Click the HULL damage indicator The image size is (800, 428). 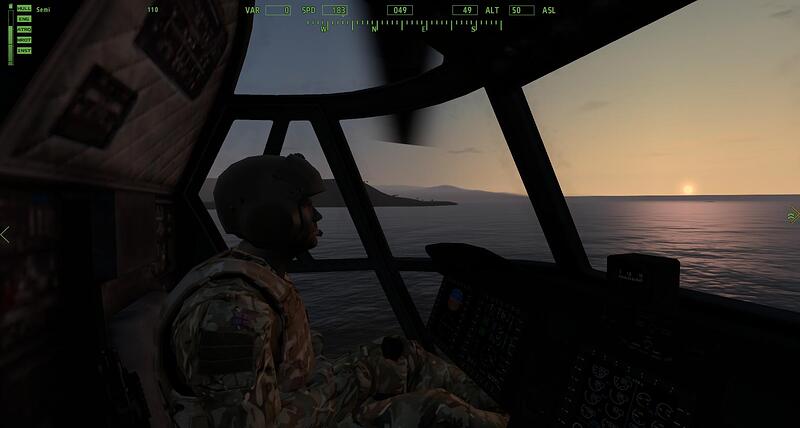24,8
